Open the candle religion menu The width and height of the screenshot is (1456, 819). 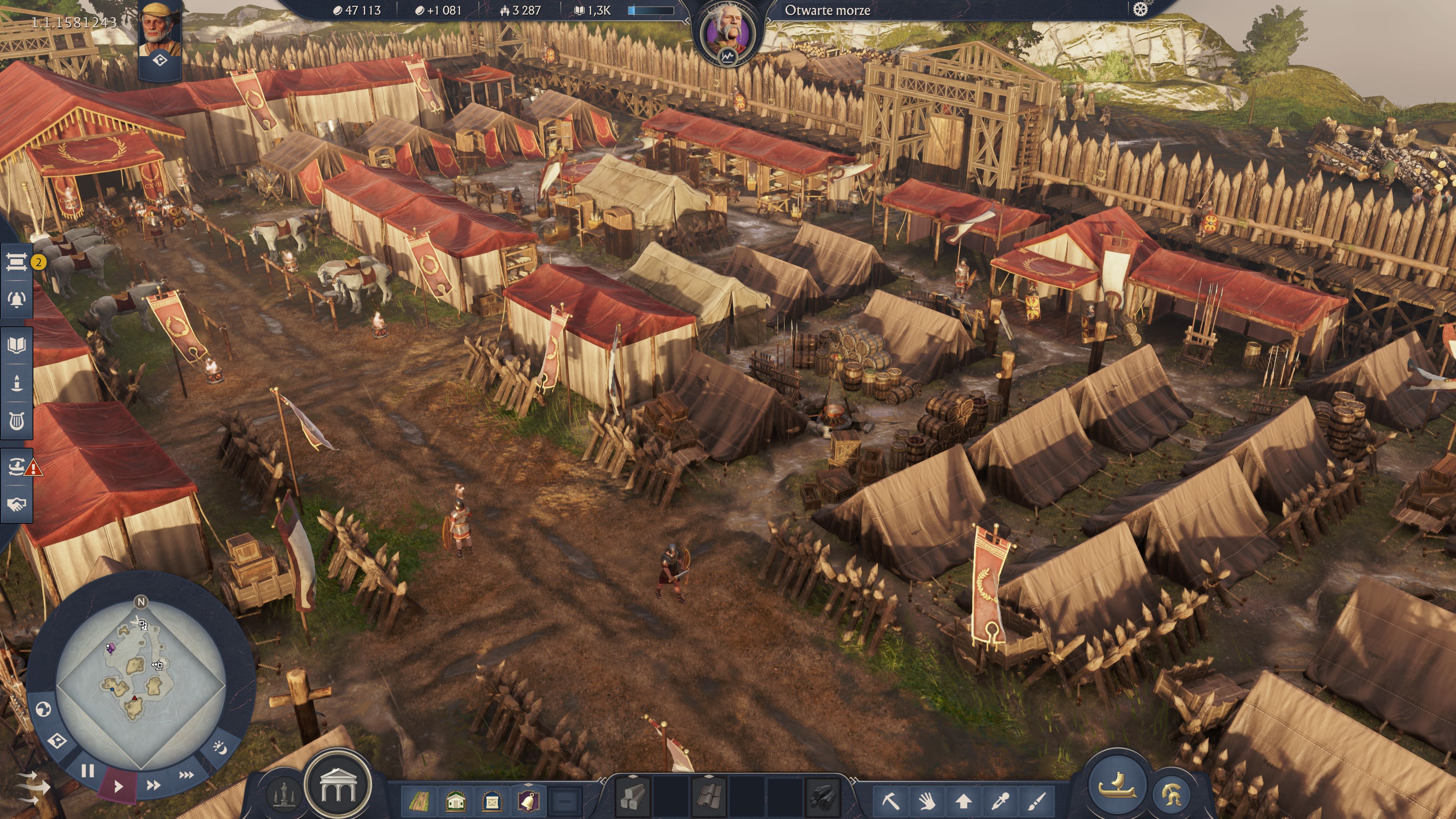click(16, 383)
